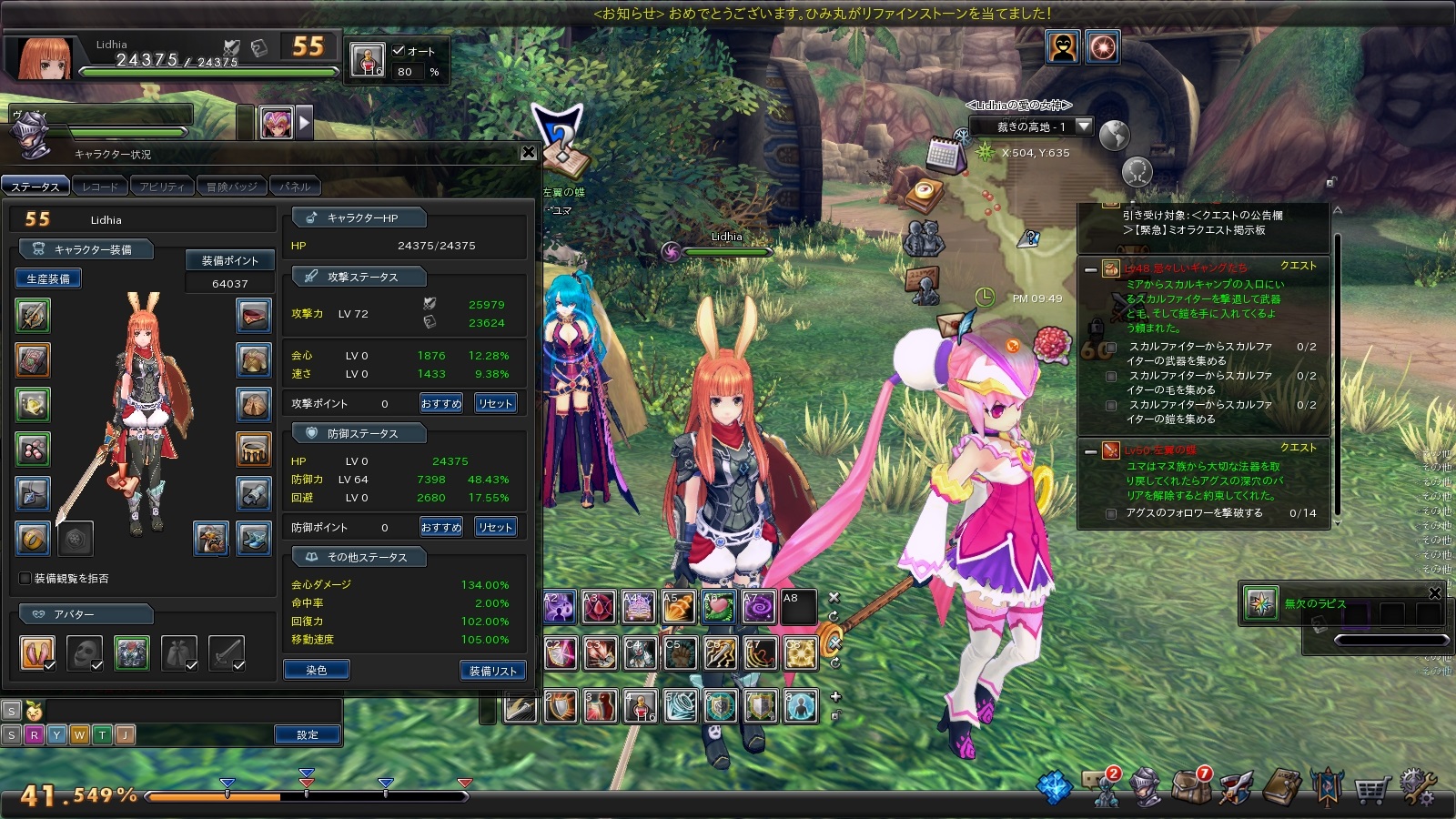This screenshot has height=819, width=1456.
Task: Click the 生産装備 button
Action: 48,278
